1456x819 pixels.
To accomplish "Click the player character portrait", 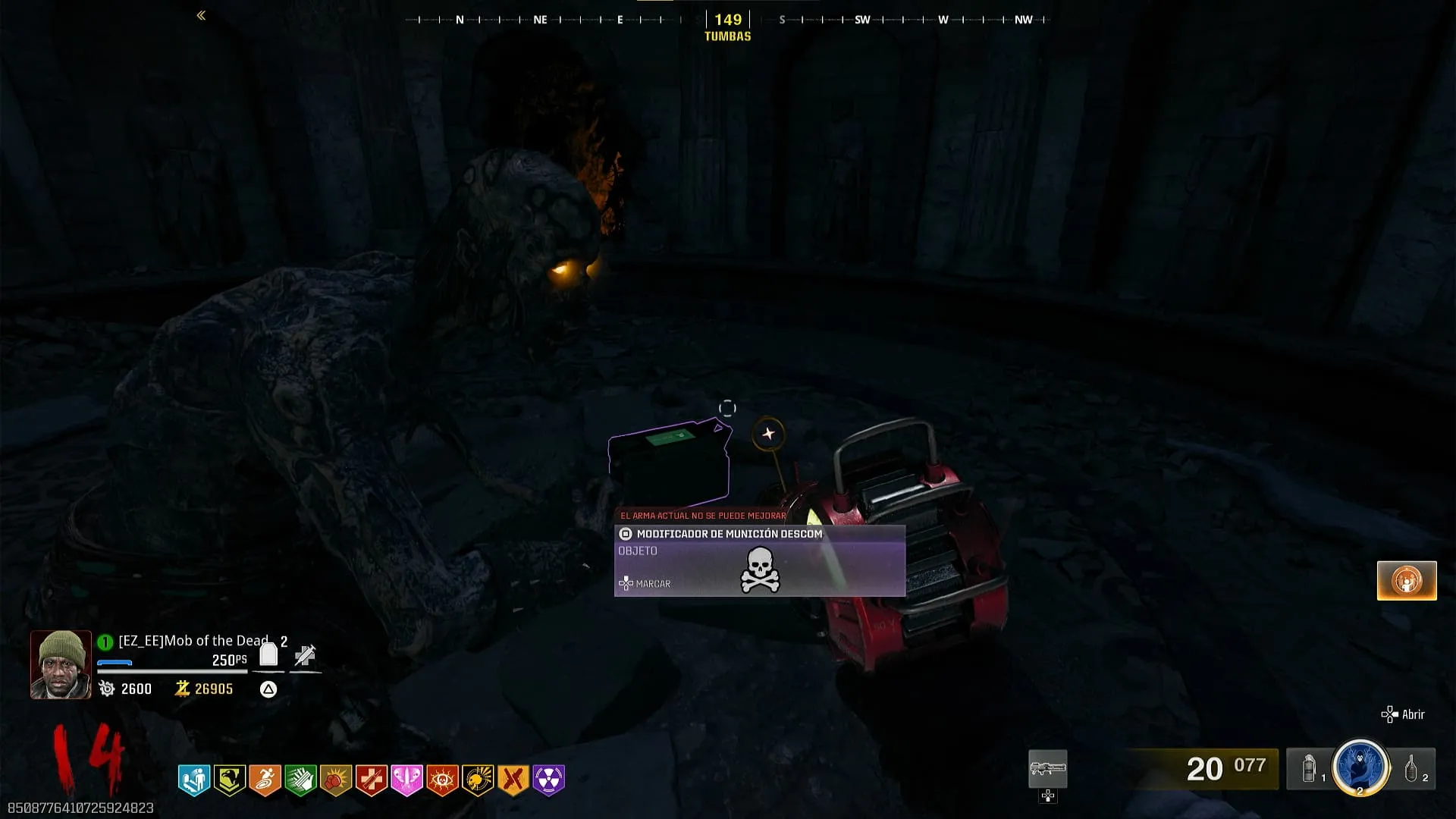I will click(x=61, y=664).
